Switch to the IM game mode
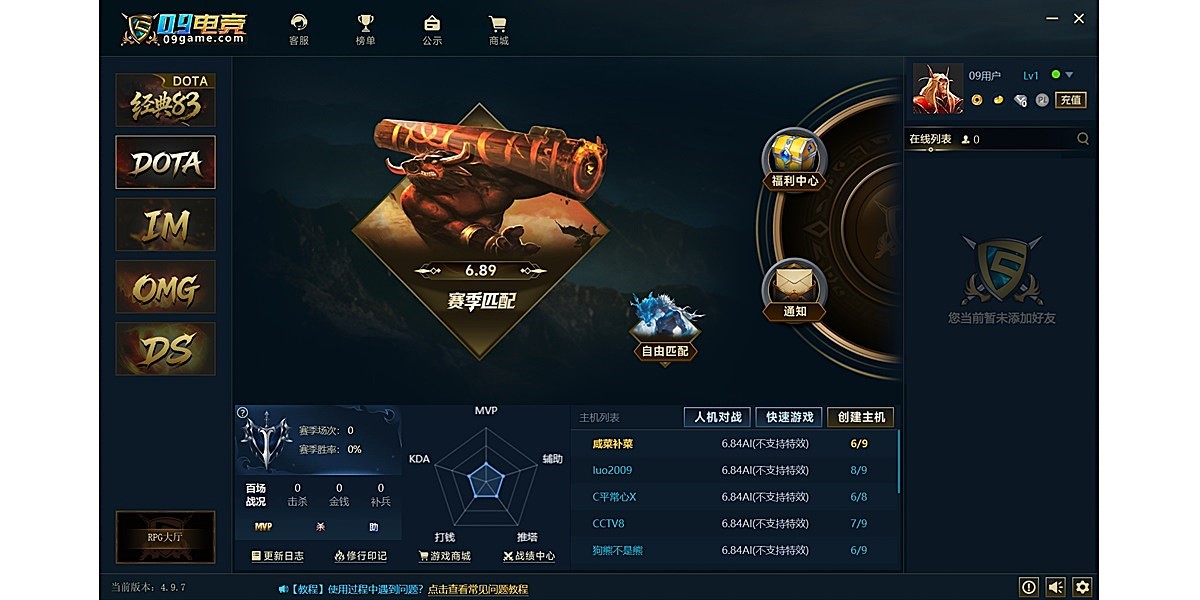1200x600 pixels. (x=165, y=224)
